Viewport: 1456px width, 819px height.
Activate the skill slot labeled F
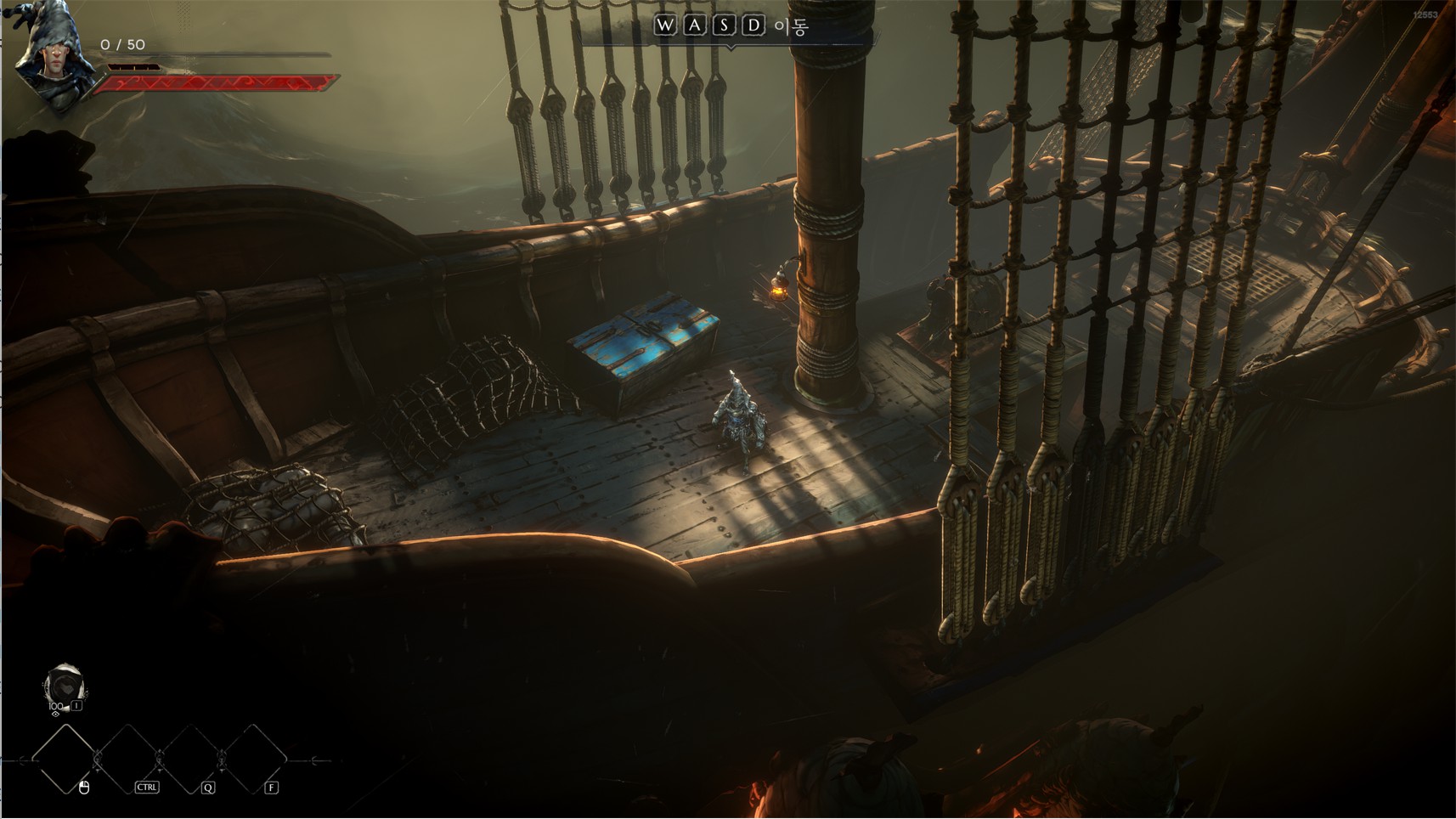coord(253,760)
